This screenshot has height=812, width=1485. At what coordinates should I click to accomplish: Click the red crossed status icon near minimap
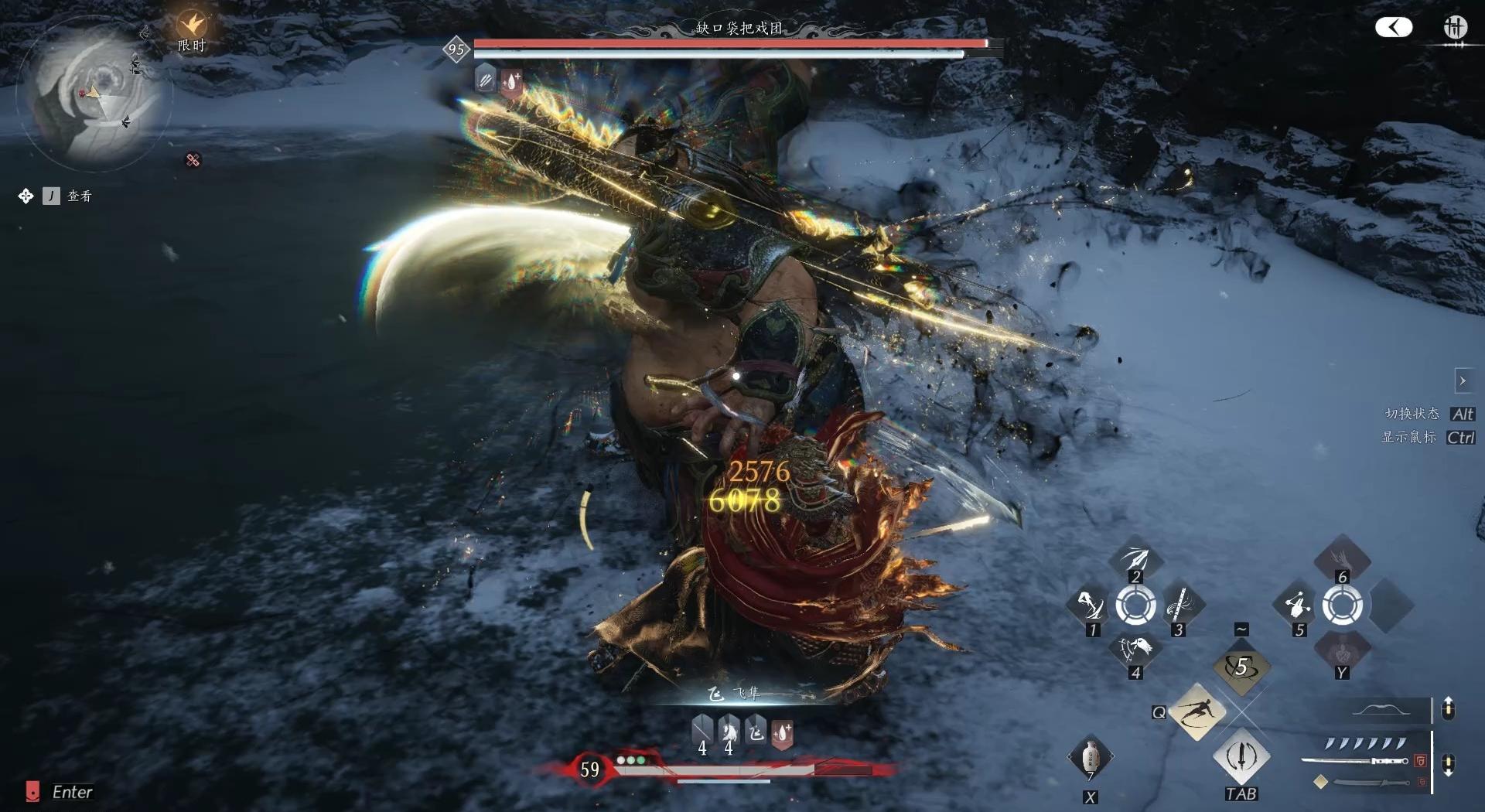[x=193, y=160]
